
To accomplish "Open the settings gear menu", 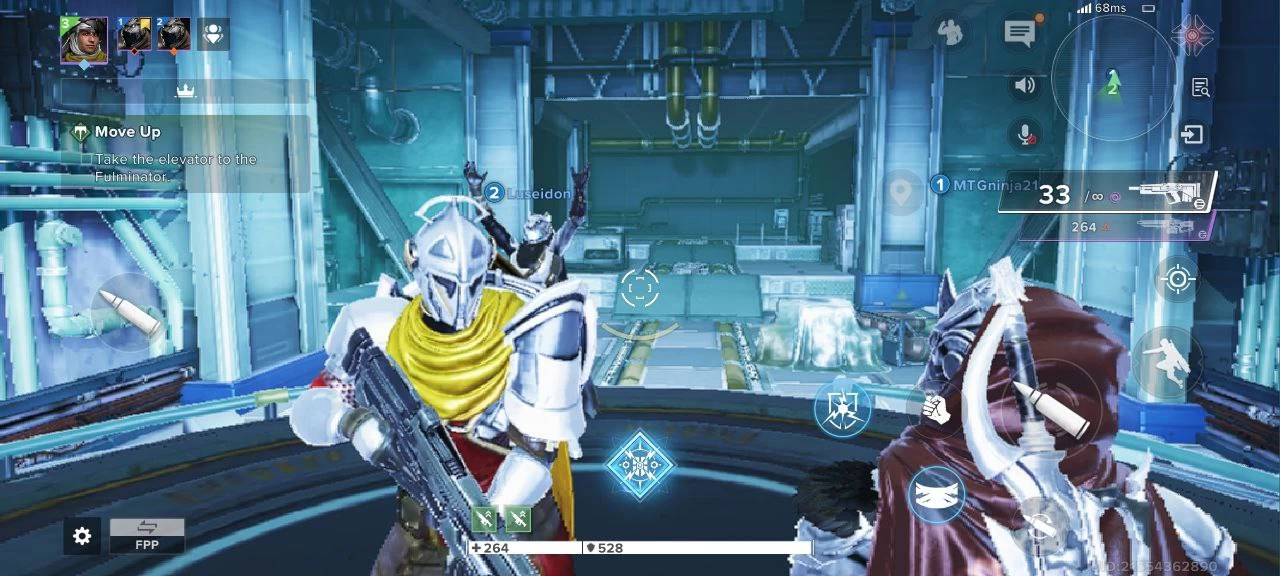I will [x=82, y=536].
